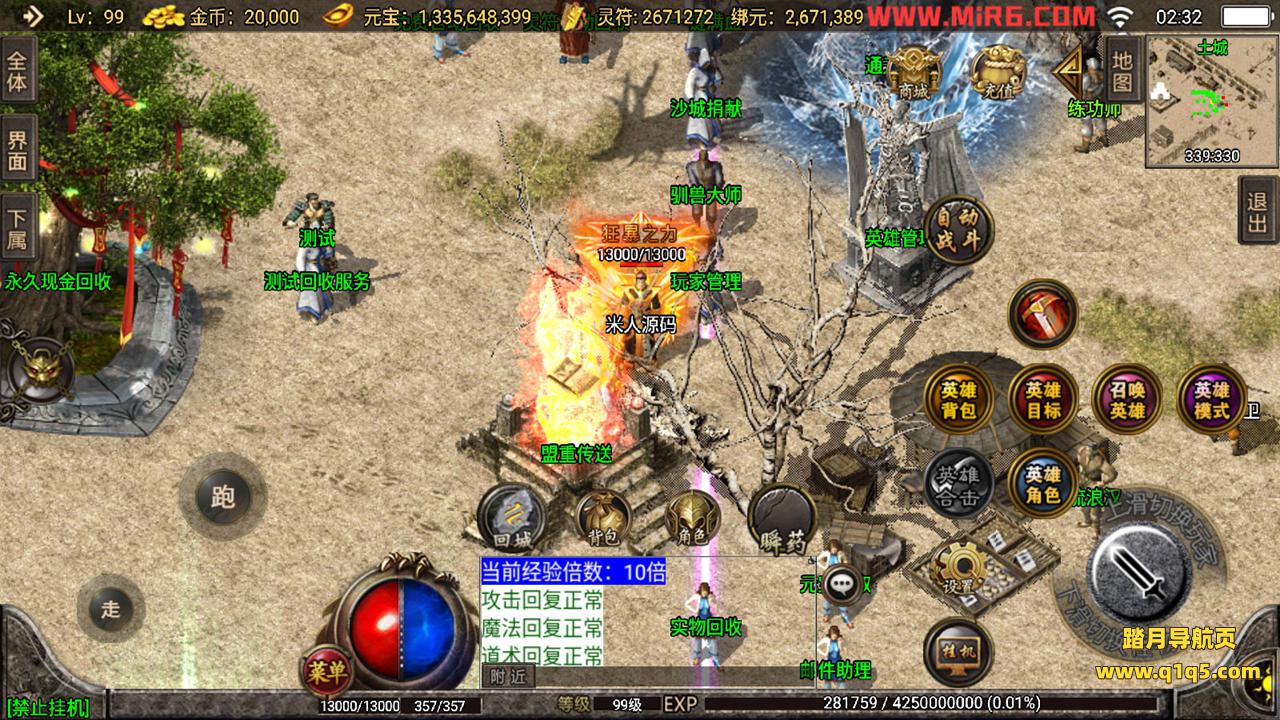Trigger 英雄合击 combined attack
Viewport: 1280px width, 720px height.
pyautogui.click(x=958, y=484)
